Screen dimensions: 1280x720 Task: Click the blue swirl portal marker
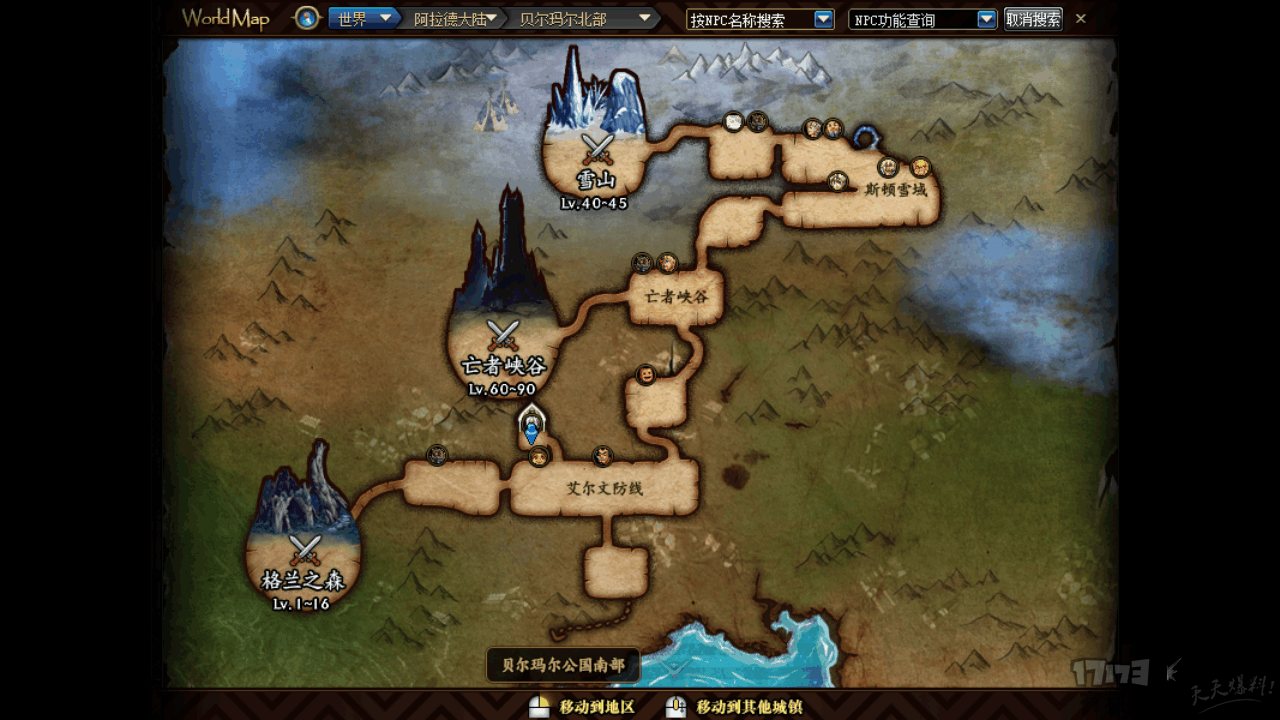tap(867, 133)
